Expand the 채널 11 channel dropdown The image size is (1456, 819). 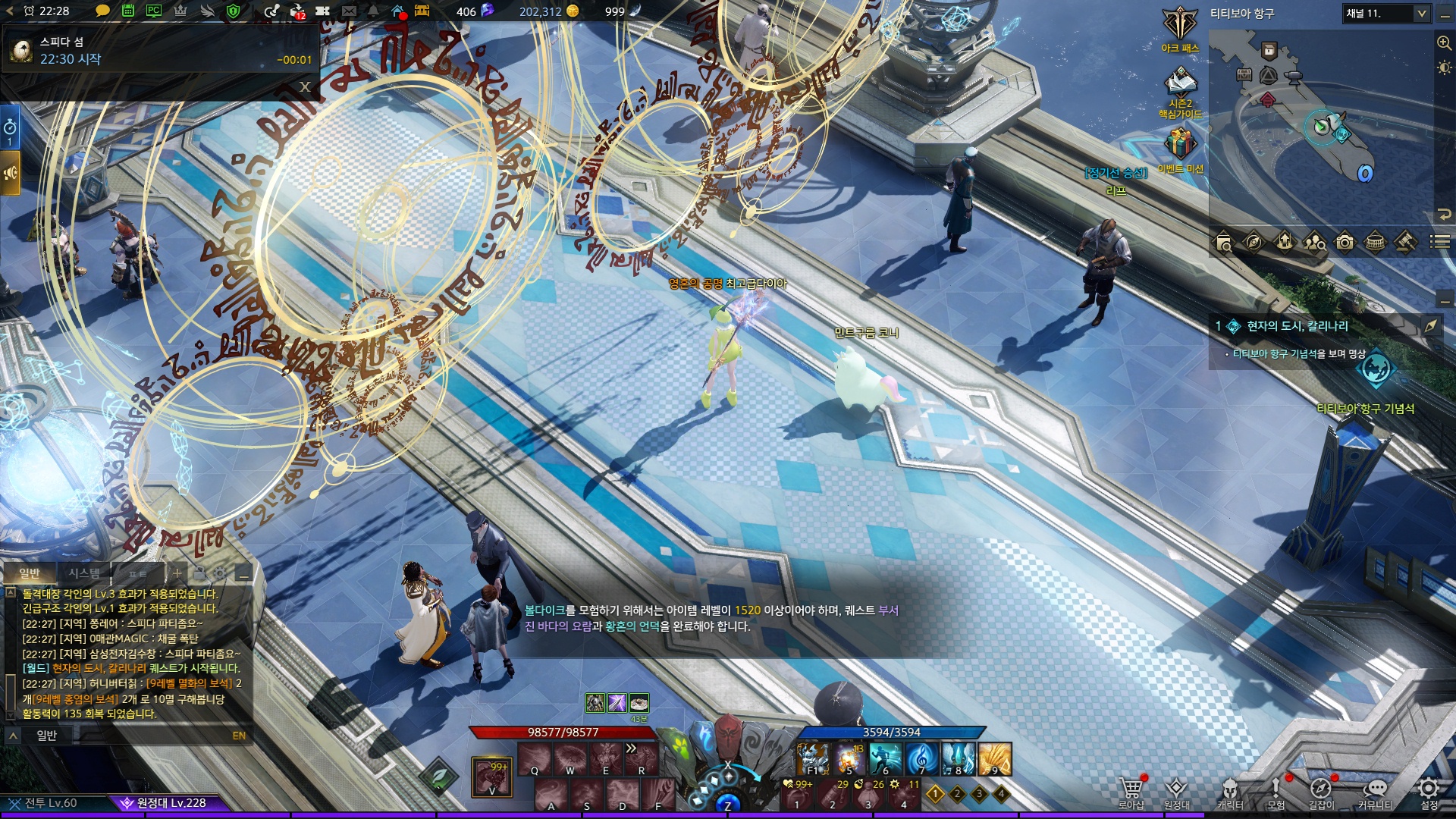pyautogui.click(x=1421, y=13)
